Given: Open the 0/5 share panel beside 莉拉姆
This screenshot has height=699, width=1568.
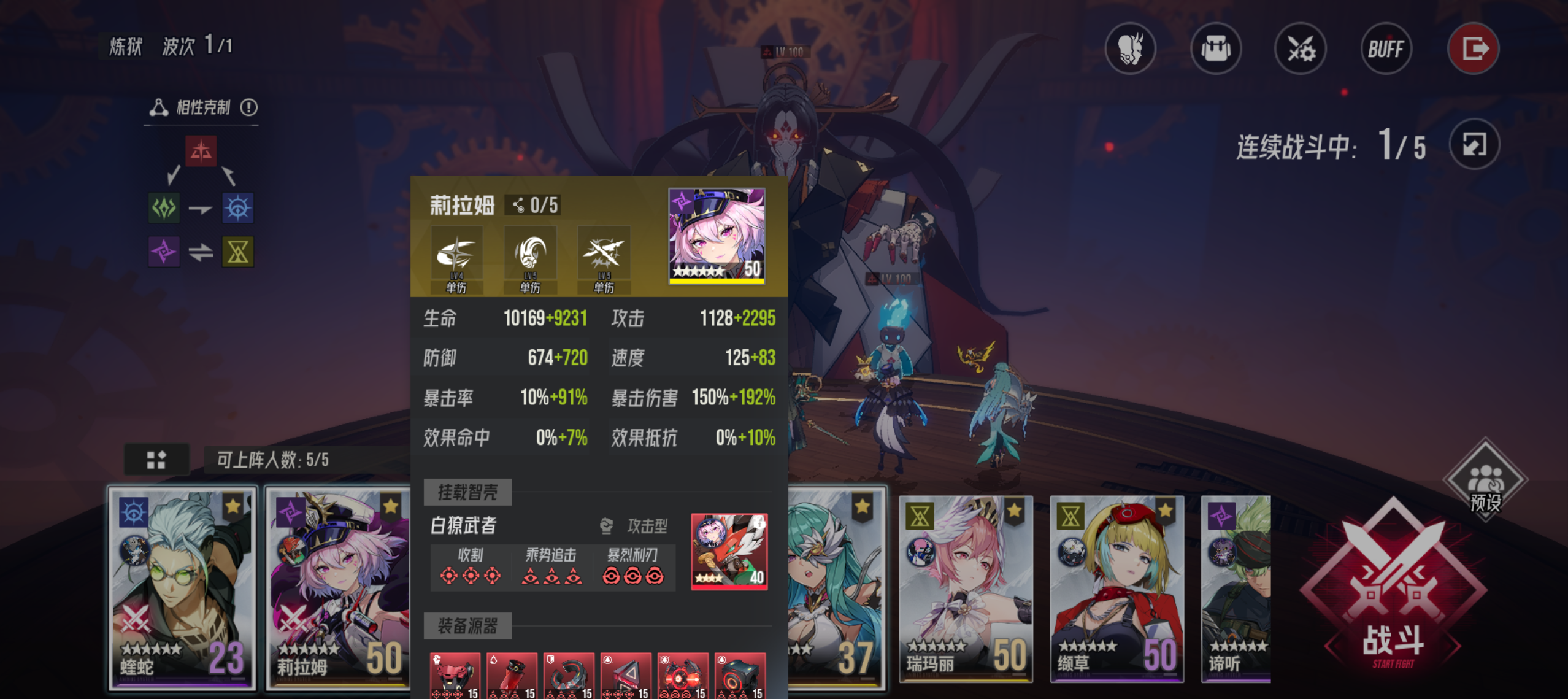Looking at the screenshot, I should click(535, 206).
